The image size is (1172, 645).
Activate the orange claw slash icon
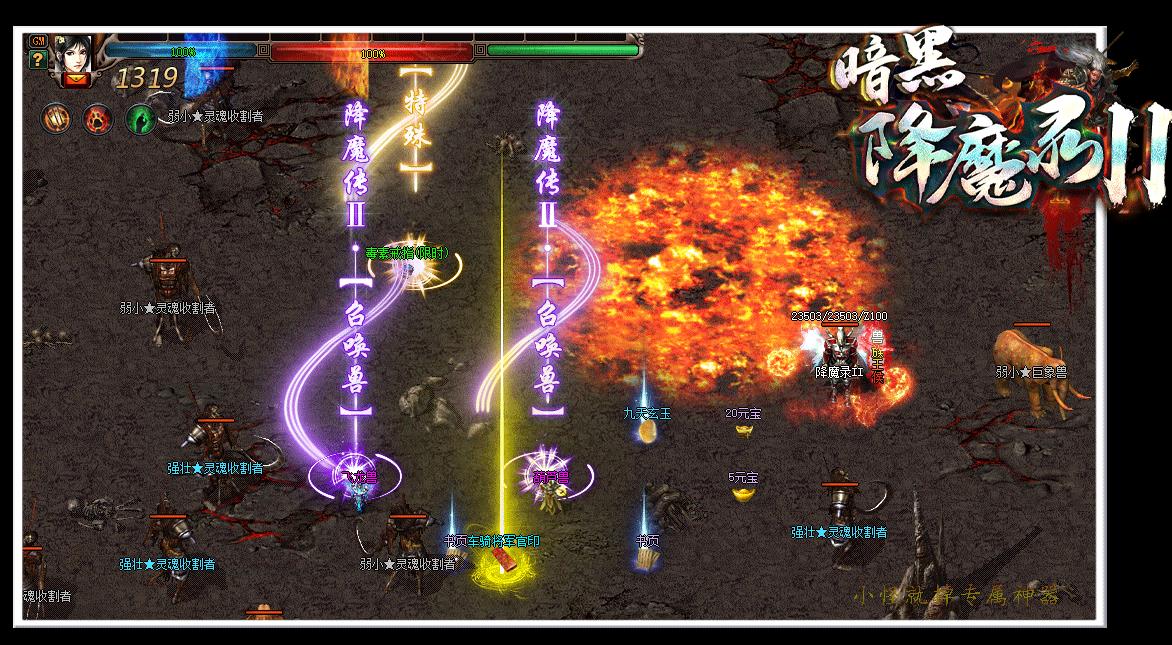click(55, 118)
